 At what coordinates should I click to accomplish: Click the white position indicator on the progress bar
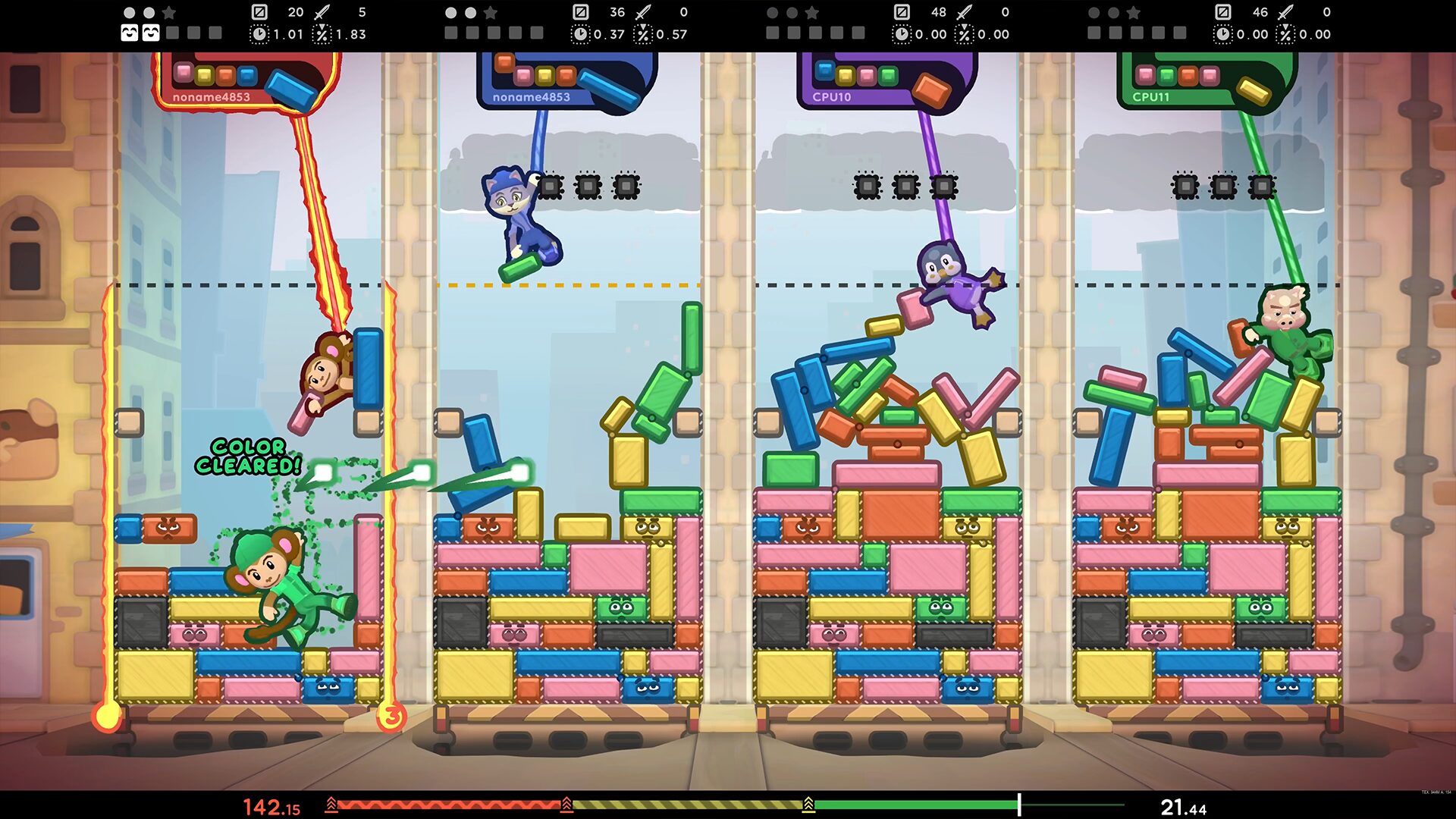(1019, 805)
